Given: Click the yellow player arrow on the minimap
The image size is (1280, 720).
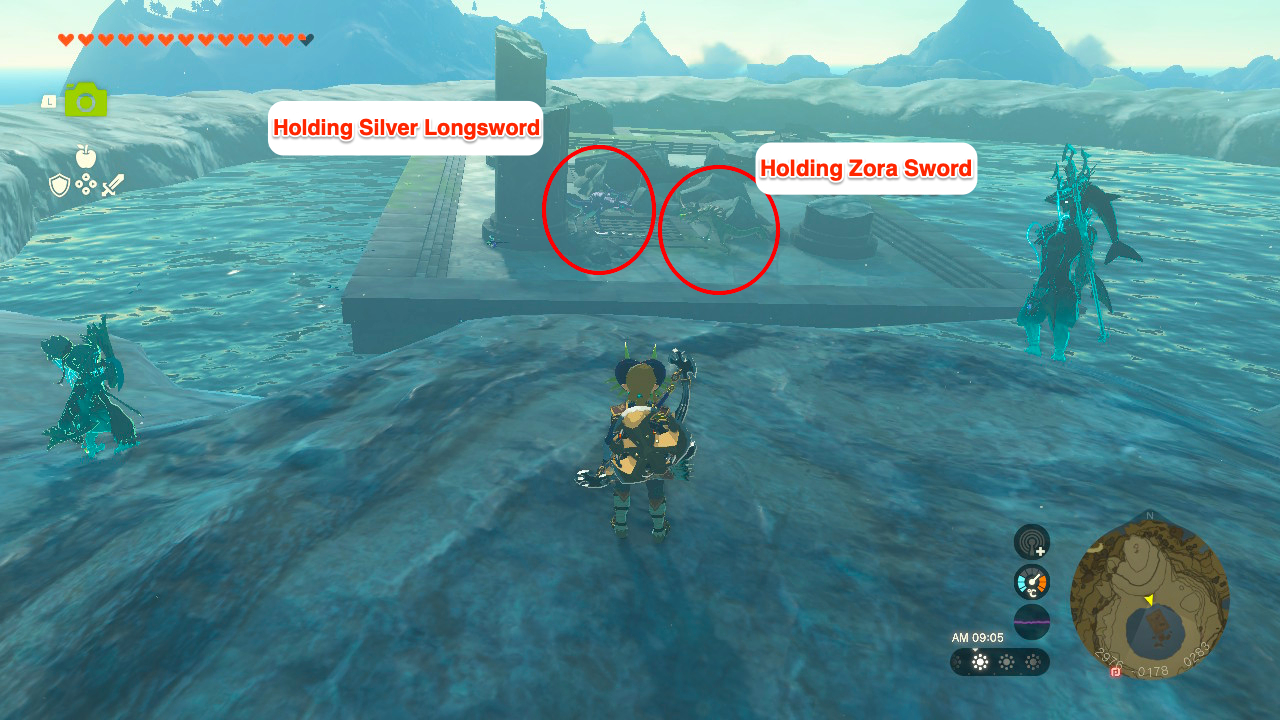Looking at the screenshot, I should 1150,601.
